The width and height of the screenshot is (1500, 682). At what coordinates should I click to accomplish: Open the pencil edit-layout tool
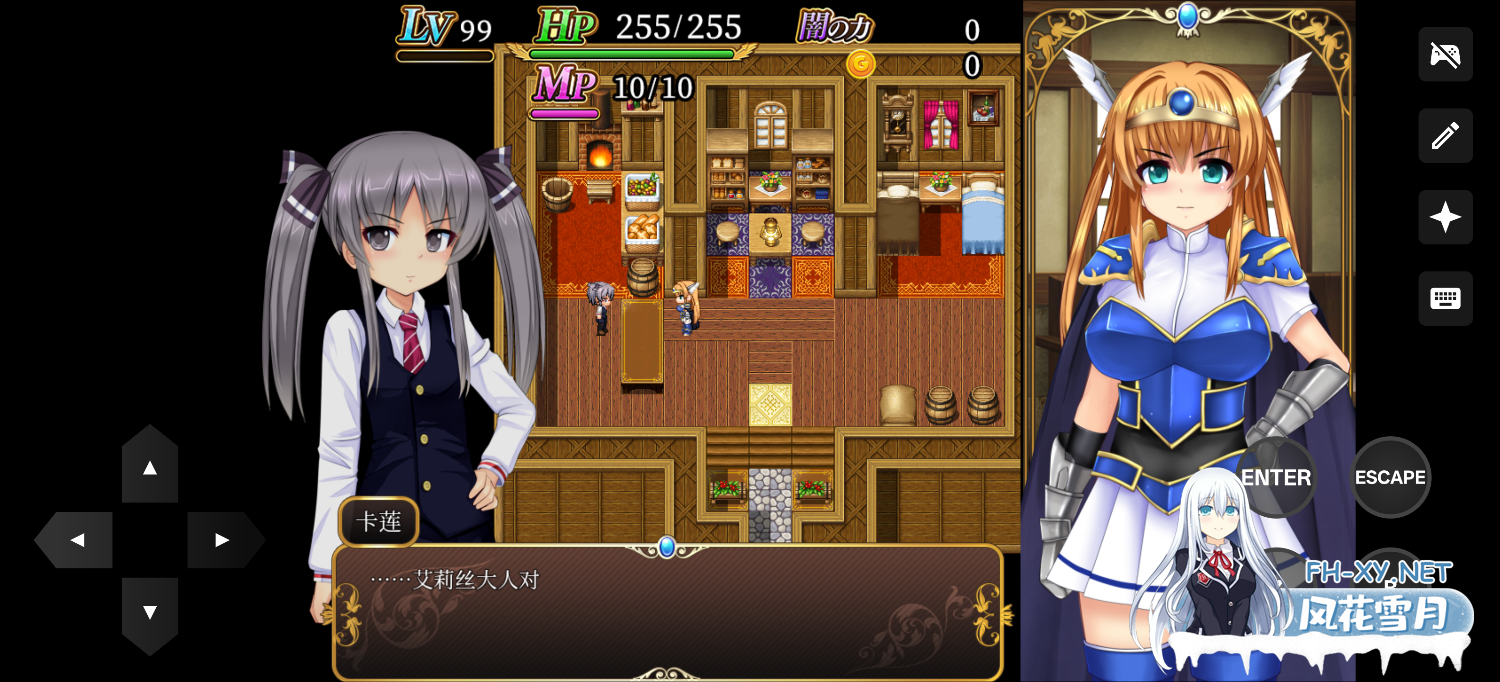click(1445, 135)
